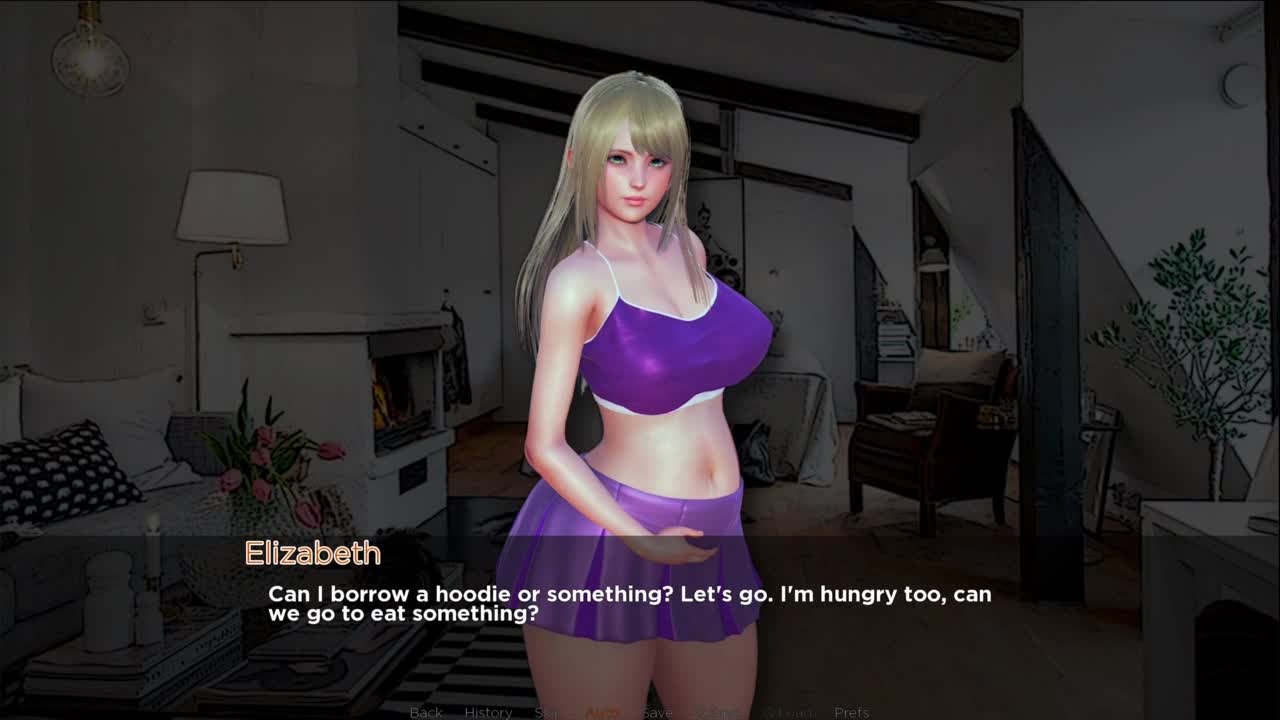Open the Prefs settings
This screenshot has height=720, width=1280.
pos(852,712)
